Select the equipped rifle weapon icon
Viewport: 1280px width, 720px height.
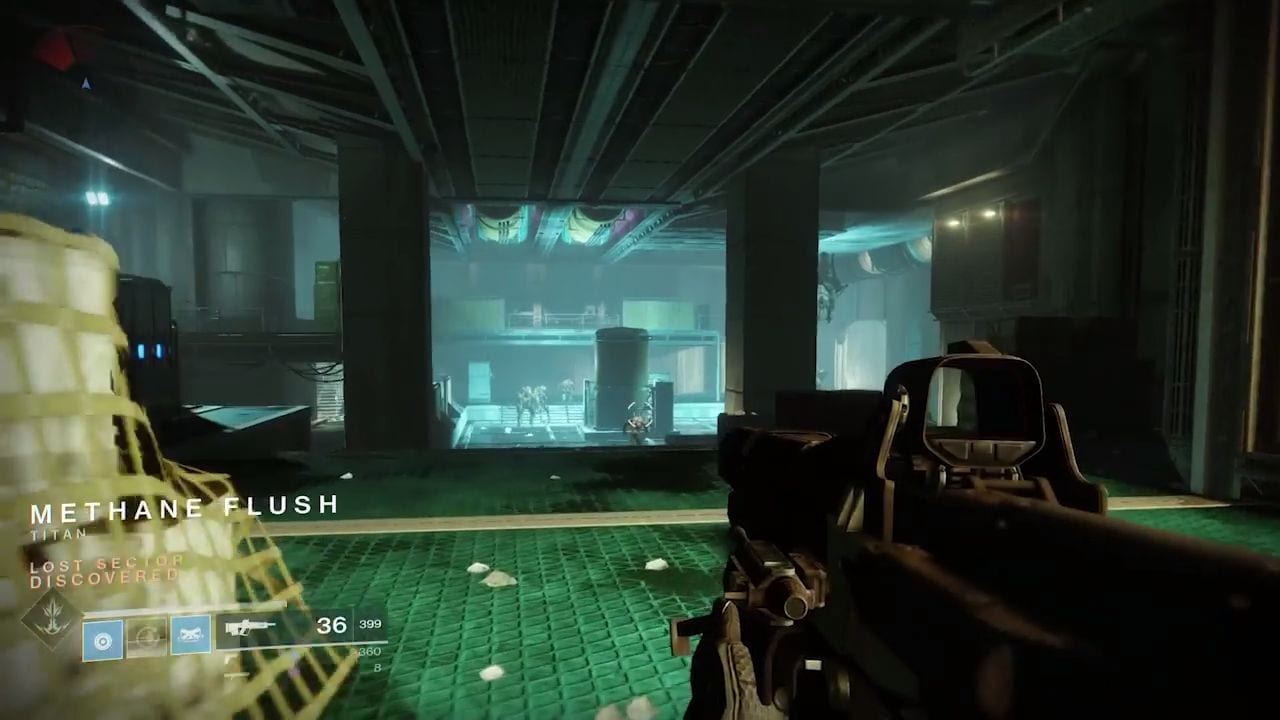[x=250, y=629]
